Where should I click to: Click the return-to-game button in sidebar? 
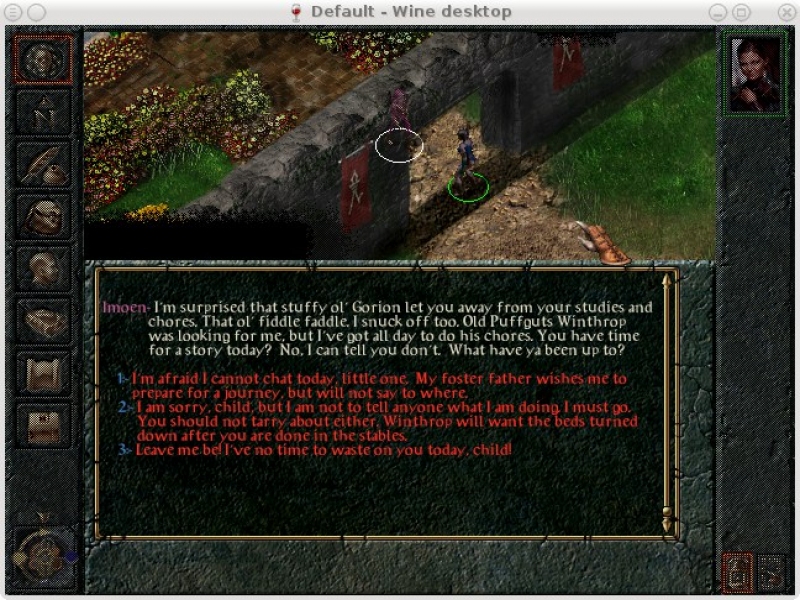coord(44,59)
